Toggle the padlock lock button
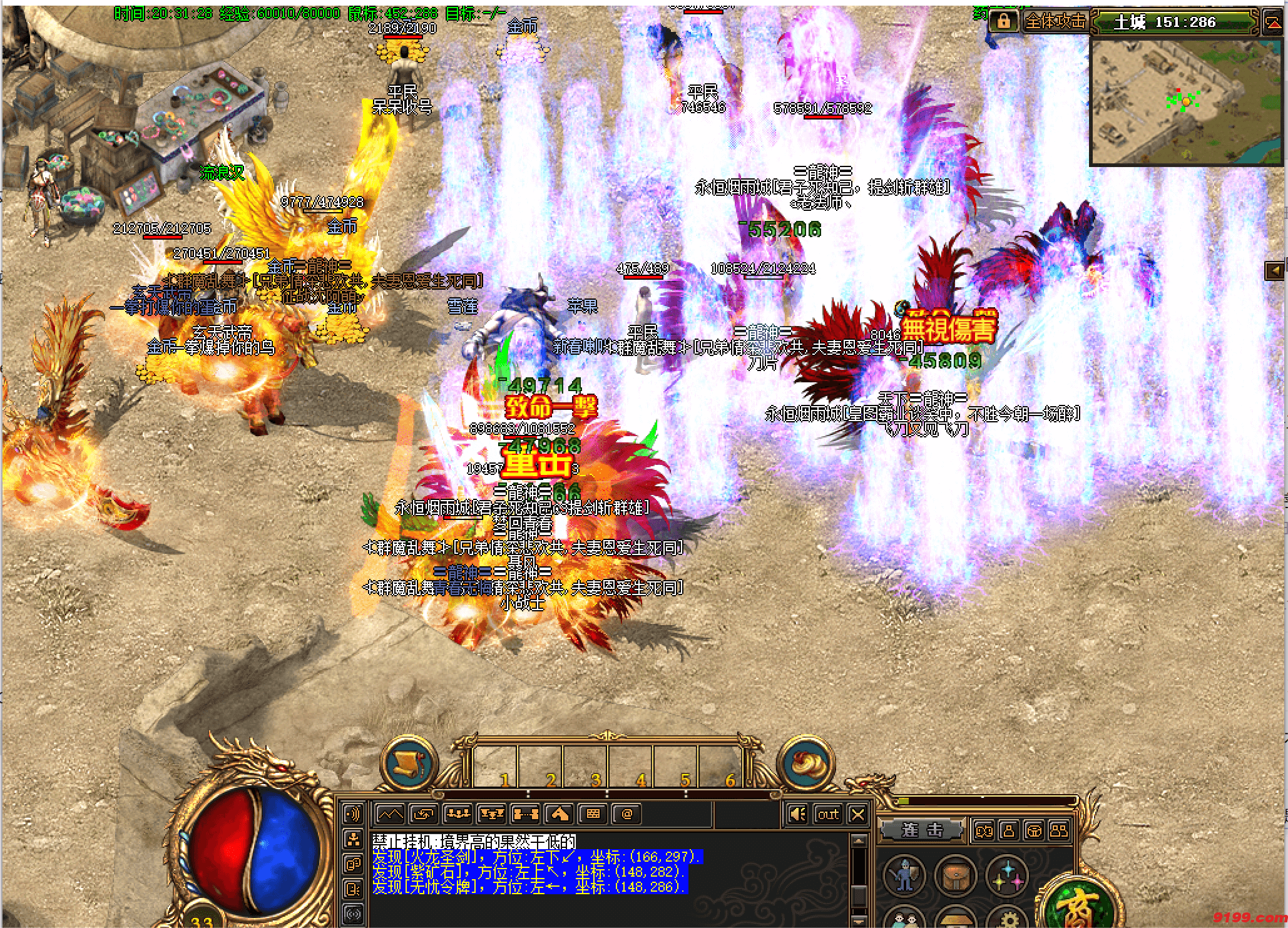This screenshot has width=1288, height=928. click(x=1003, y=21)
